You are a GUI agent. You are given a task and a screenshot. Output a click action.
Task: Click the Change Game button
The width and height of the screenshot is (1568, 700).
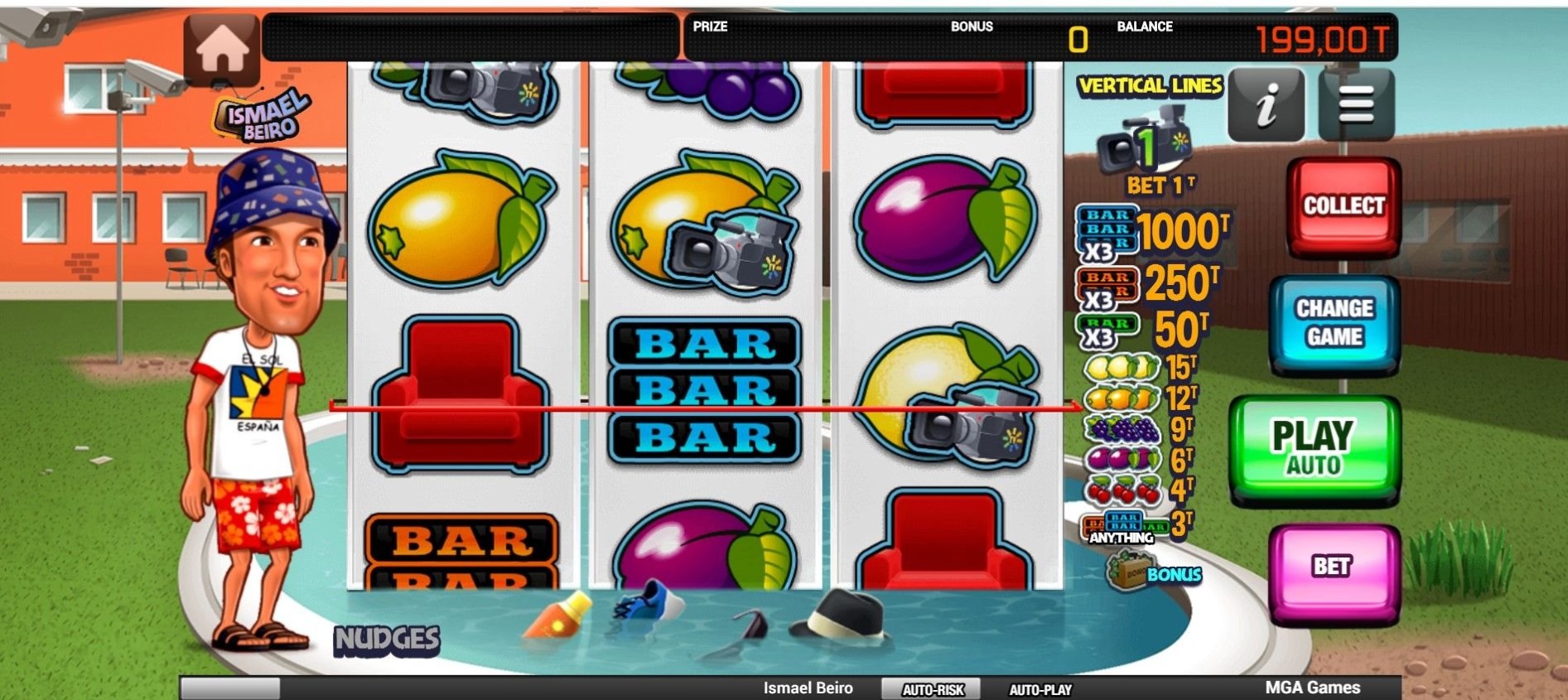(1334, 322)
